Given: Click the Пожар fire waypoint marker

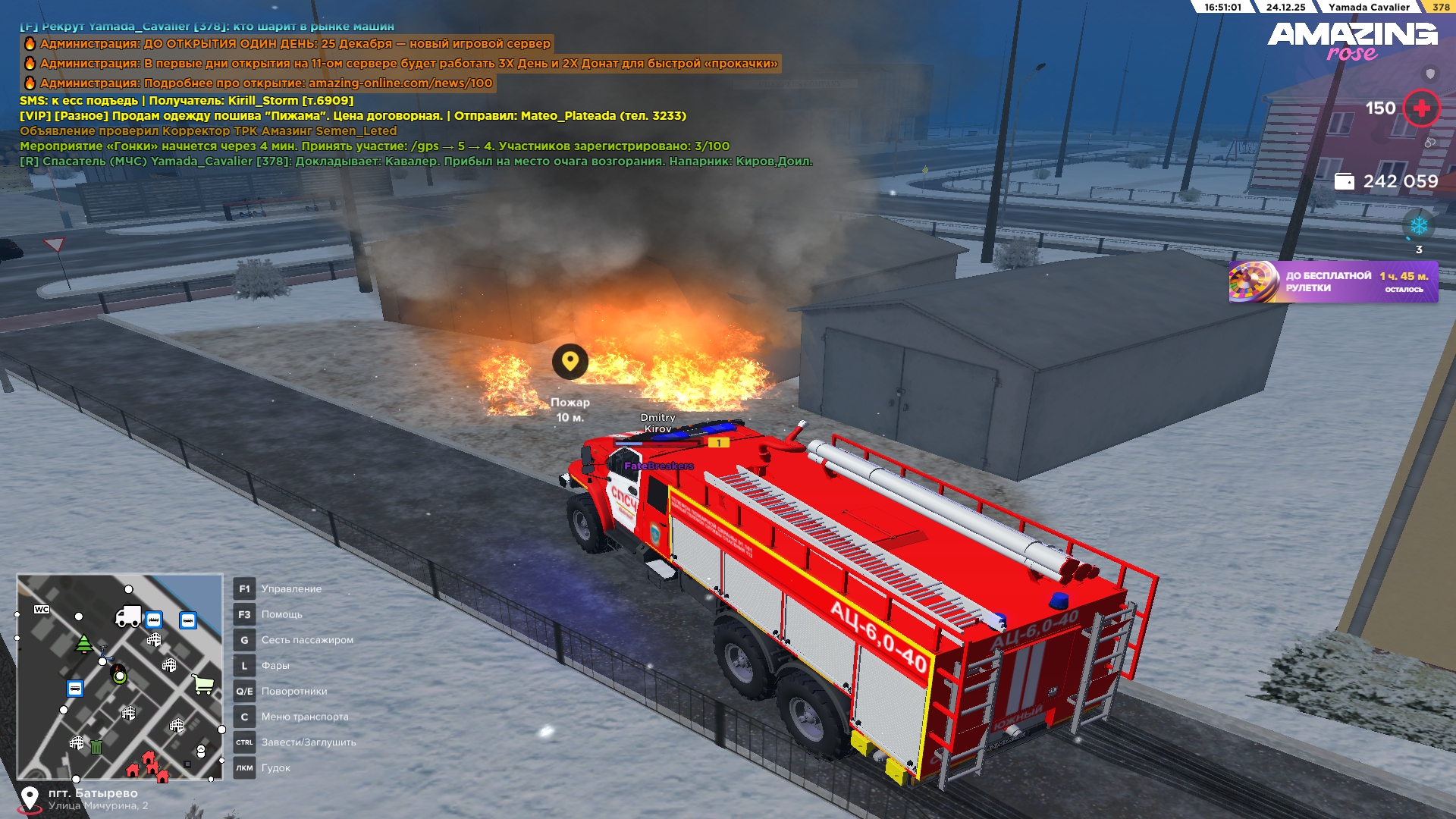Looking at the screenshot, I should click(x=570, y=362).
